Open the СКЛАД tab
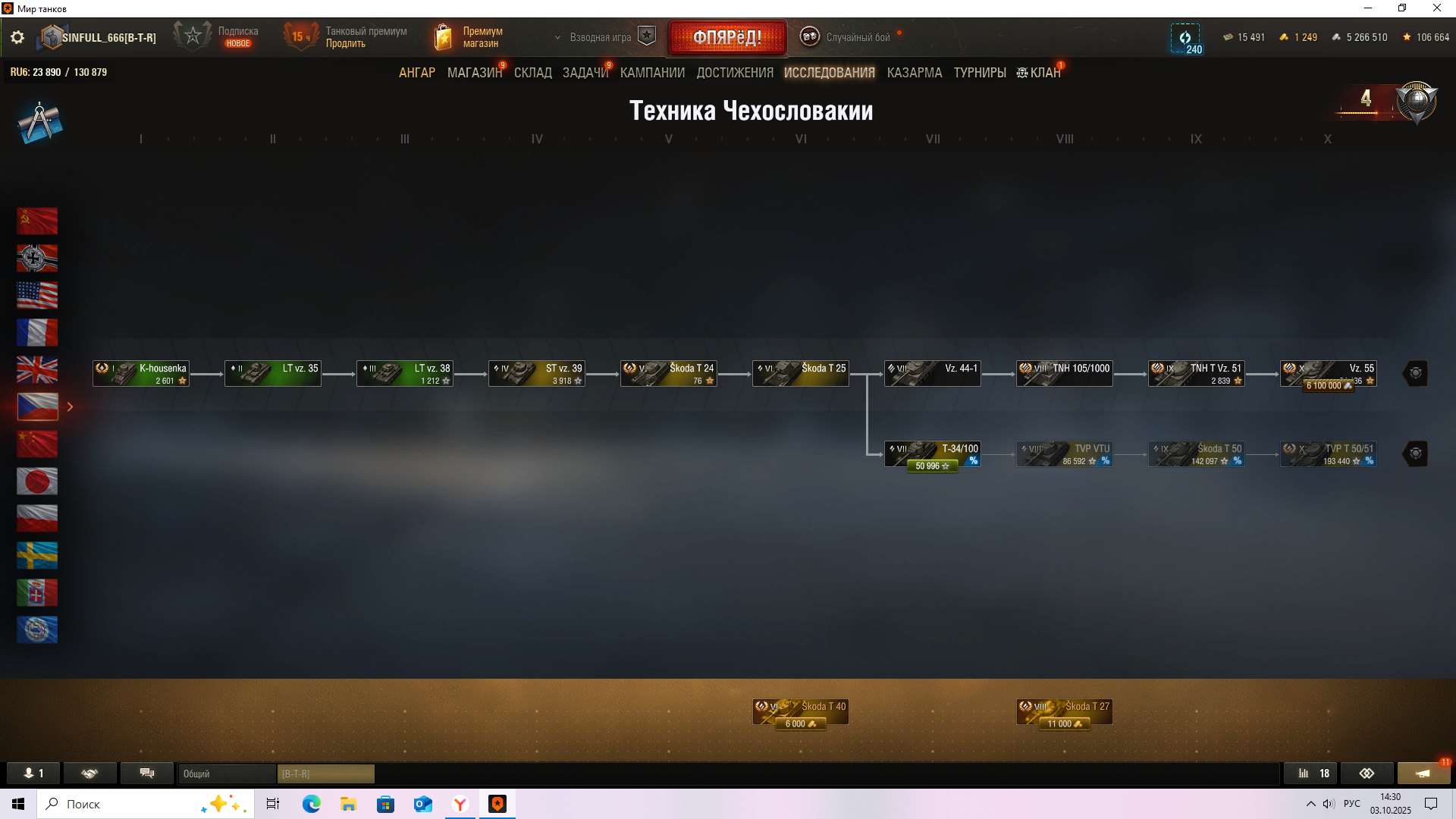Viewport: 1456px width, 819px height. (532, 73)
